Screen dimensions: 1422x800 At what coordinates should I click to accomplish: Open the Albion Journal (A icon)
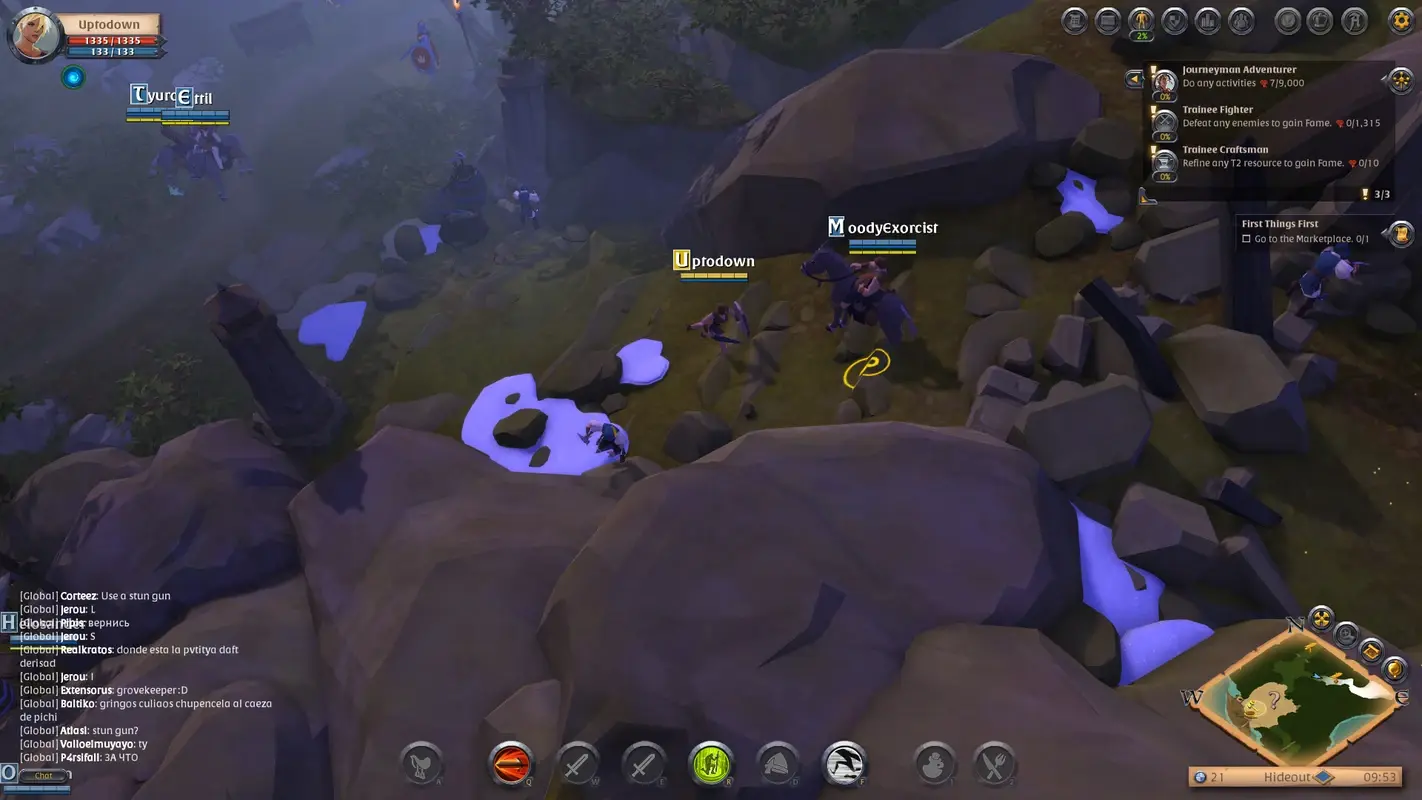click(1354, 20)
